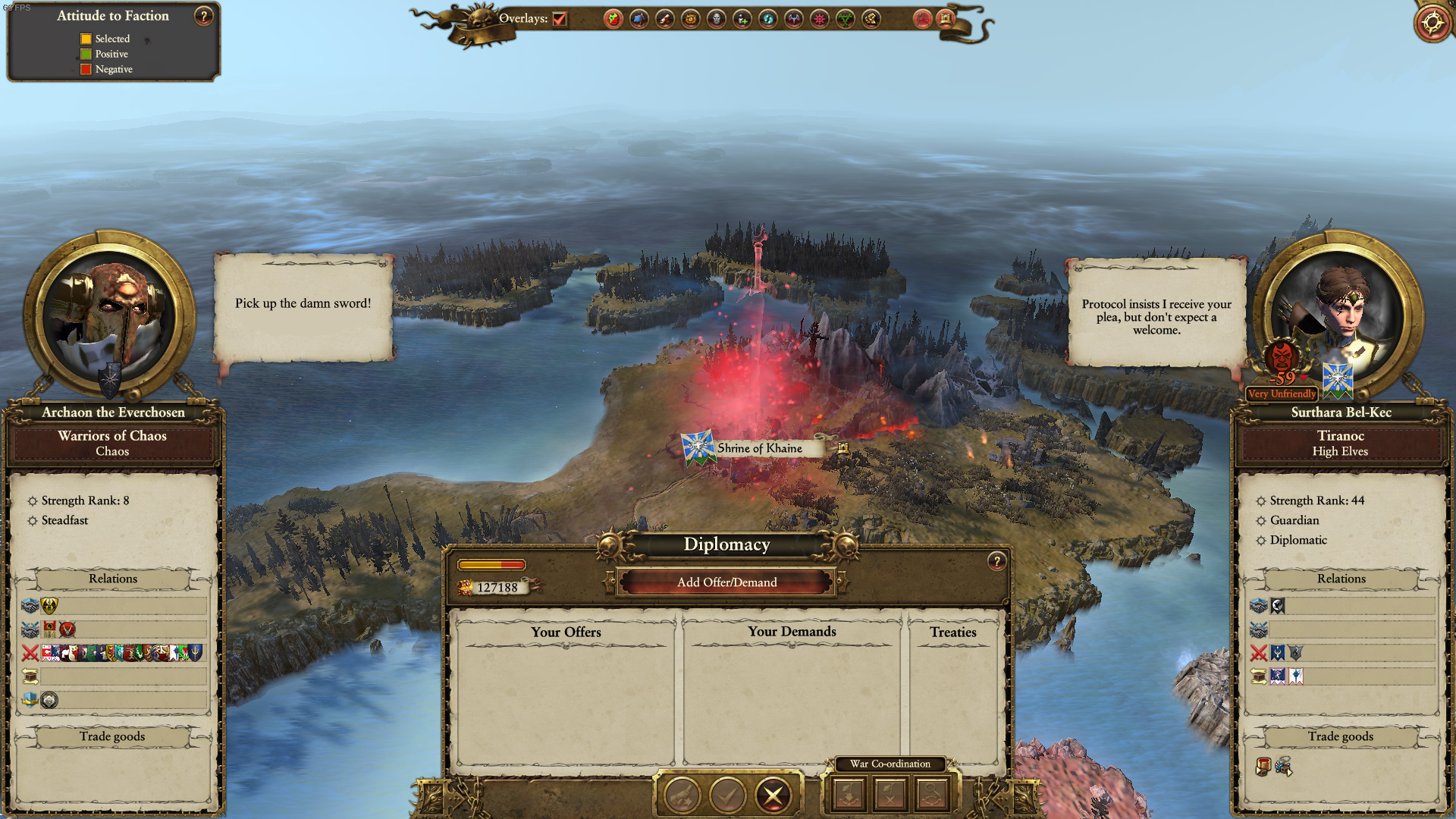This screenshot has width=1456, height=819.
Task: Click the Tiranoc faction banner icon
Action: (1338, 379)
